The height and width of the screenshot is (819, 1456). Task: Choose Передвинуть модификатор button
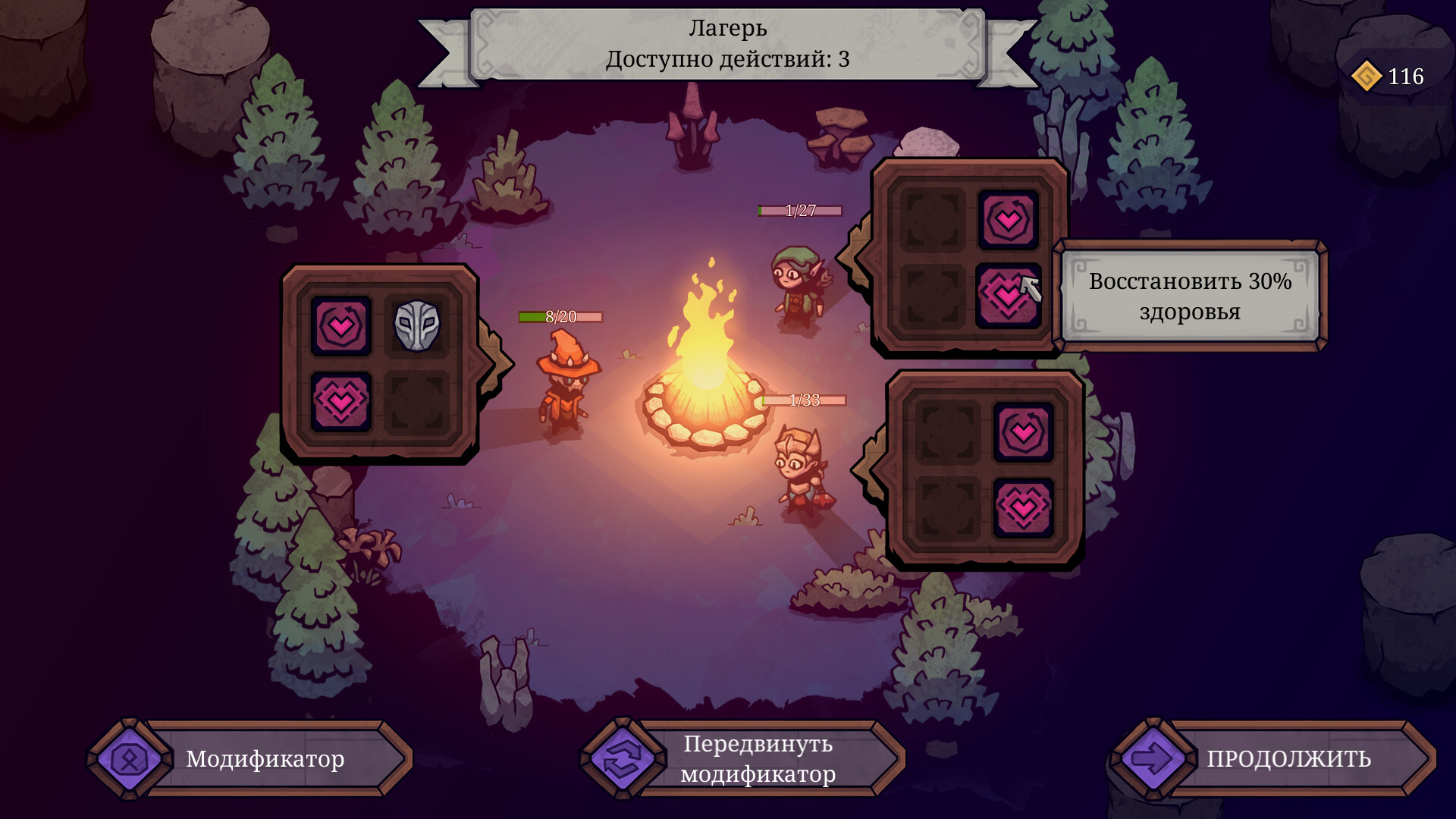pyautogui.click(x=743, y=758)
